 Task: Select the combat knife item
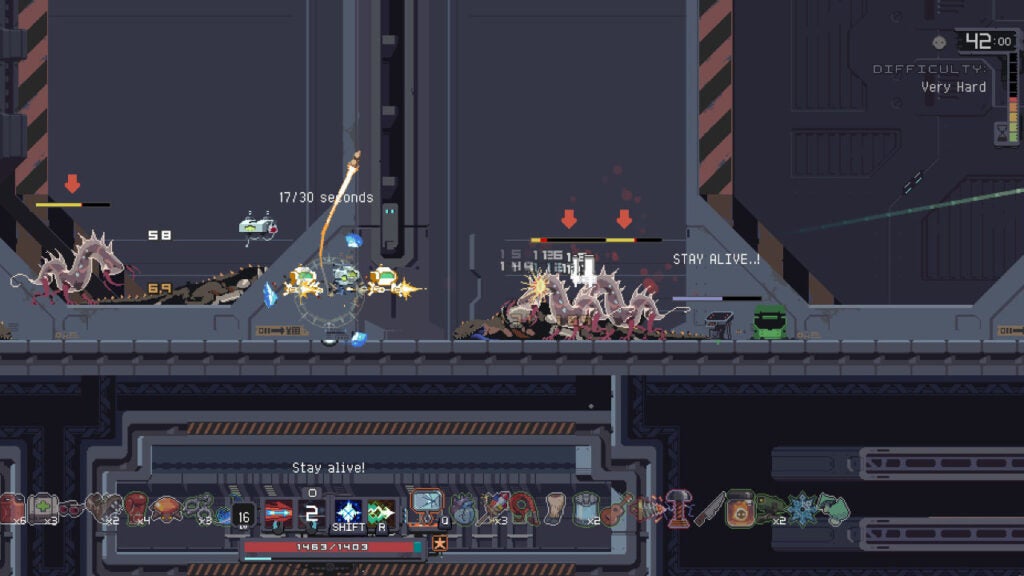[x=710, y=508]
